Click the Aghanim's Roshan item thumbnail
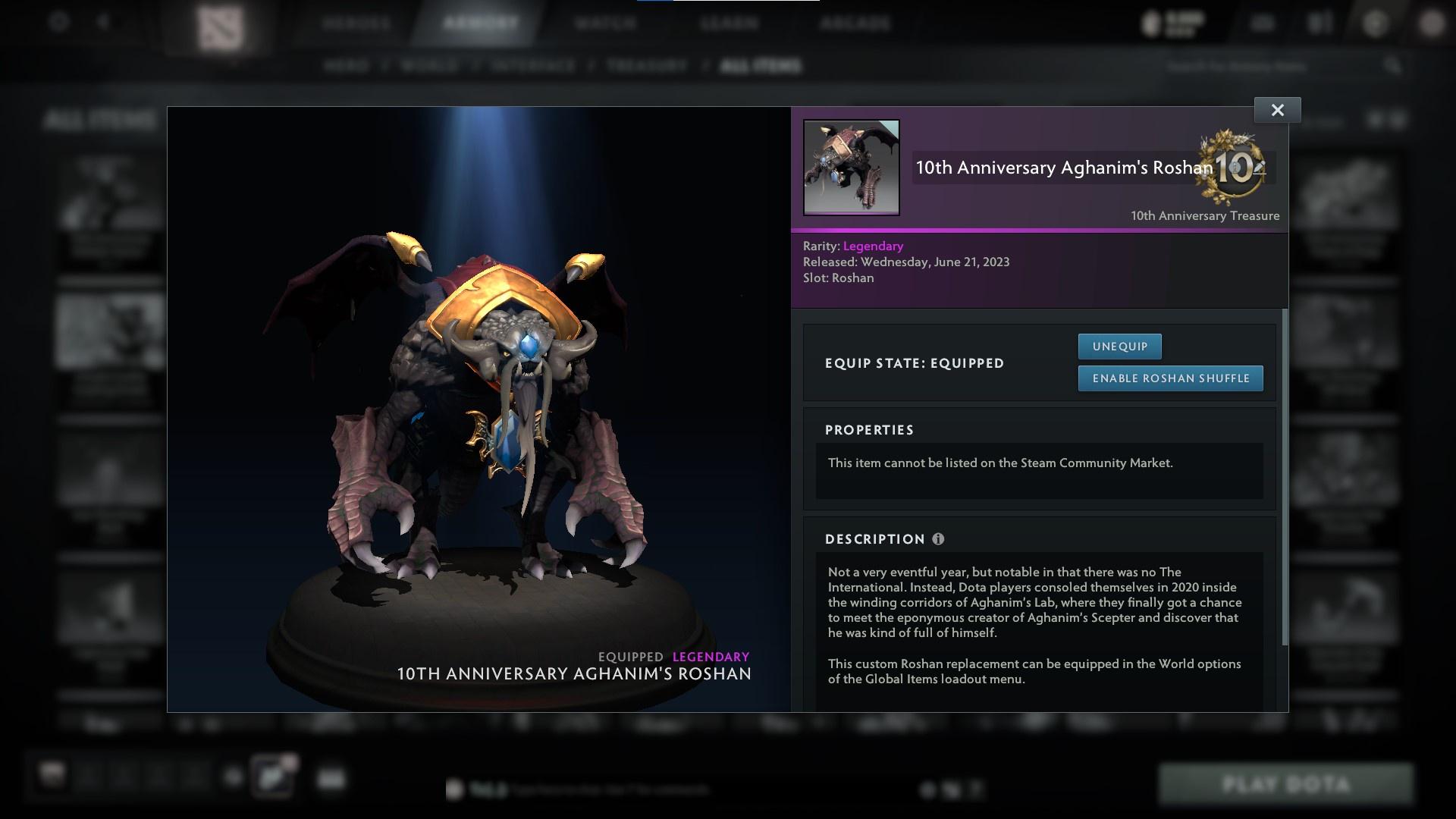This screenshot has width=1456, height=819. pos(851,168)
